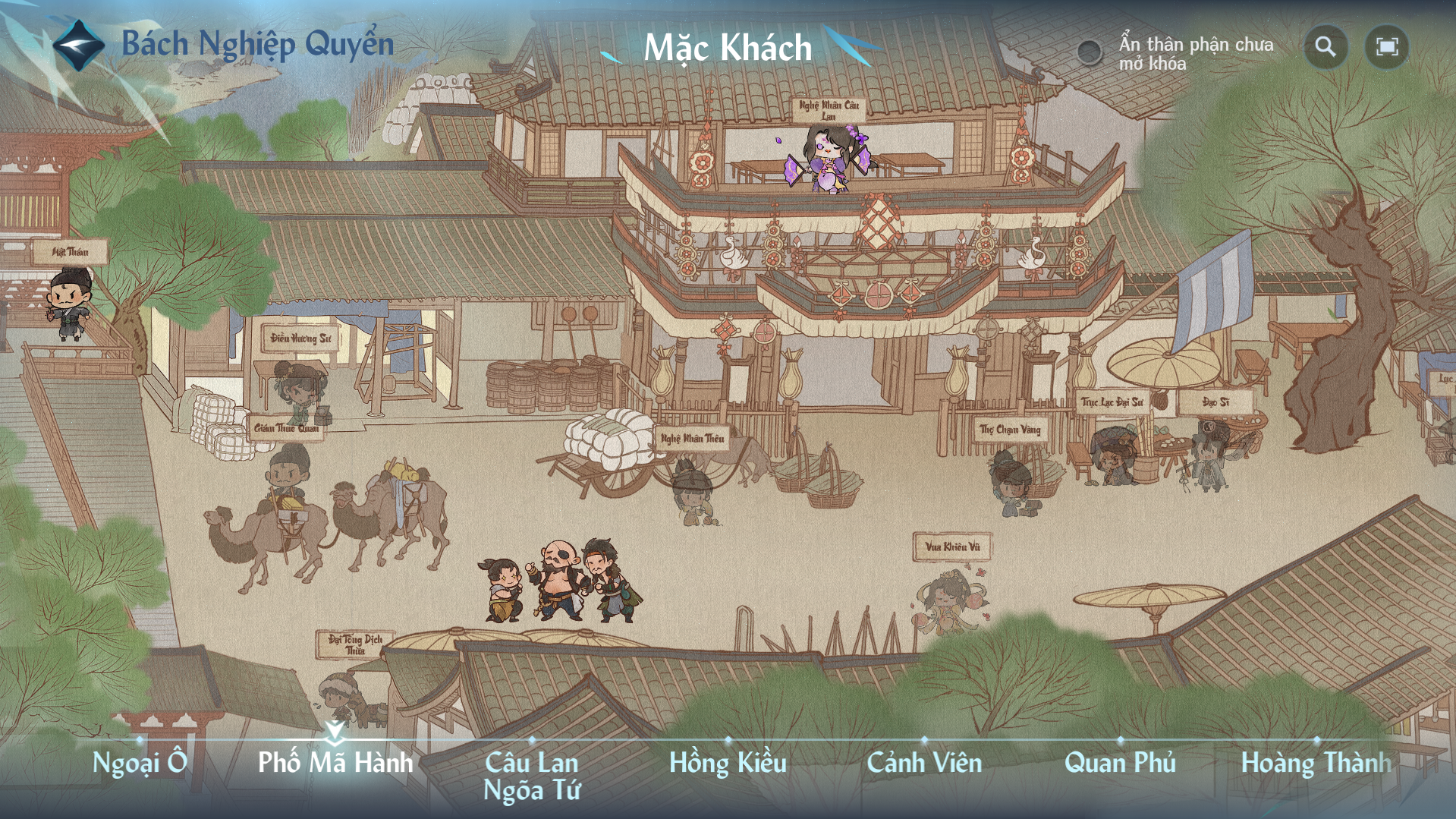Switch to the Cảnh Viên tab
1456x819 pixels.
(x=924, y=762)
